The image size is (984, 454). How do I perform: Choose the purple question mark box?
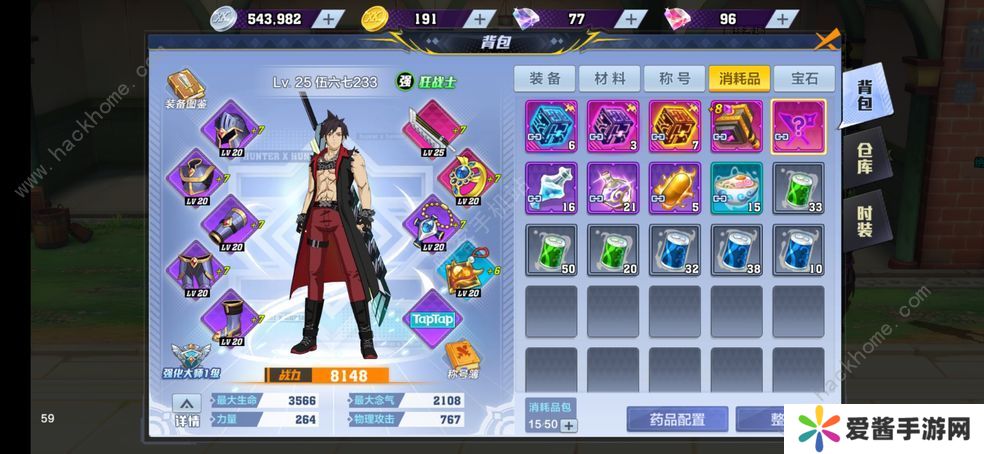click(798, 126)
